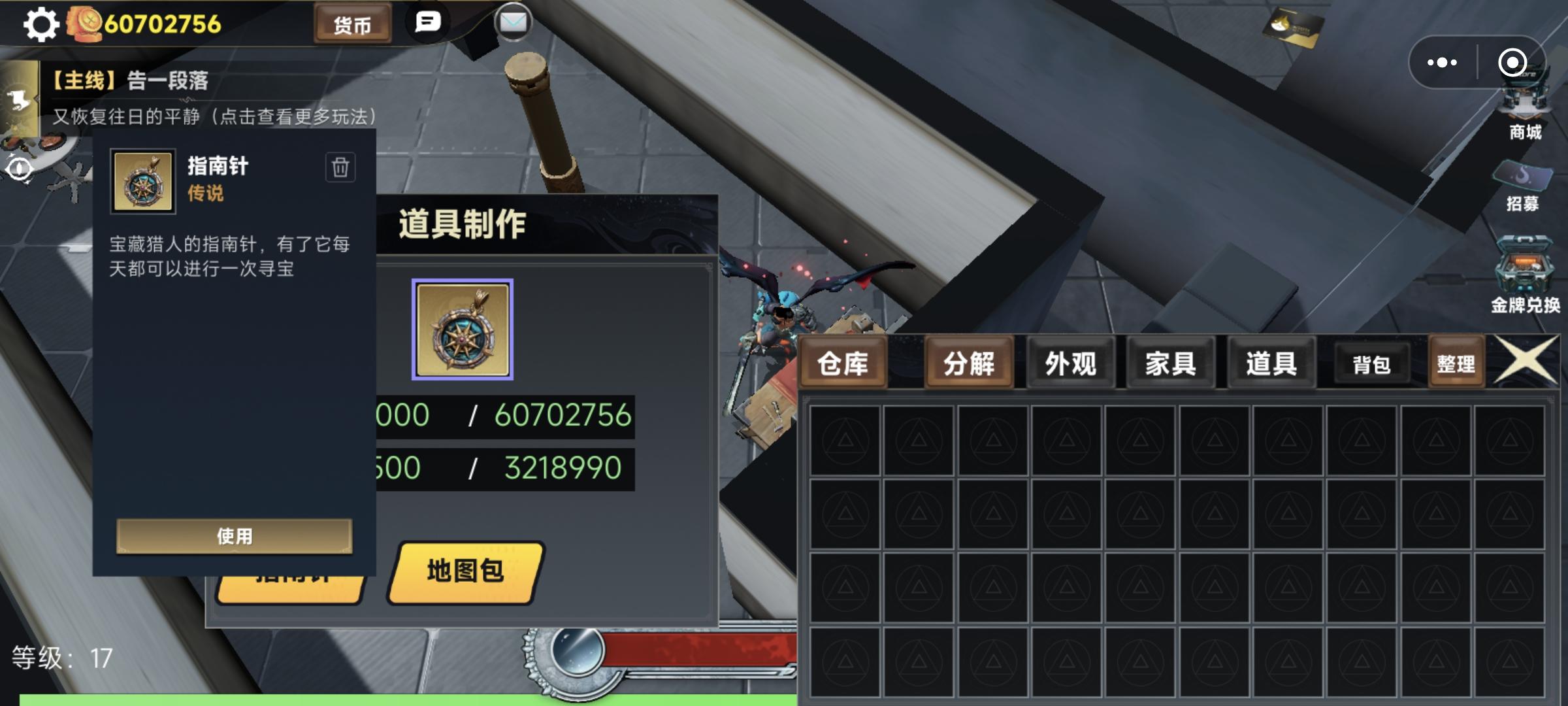Image resolution: width=1568 pixels, height=706 pixels.
Task: Open the 道具 items tab
Action: point(1271,363)
